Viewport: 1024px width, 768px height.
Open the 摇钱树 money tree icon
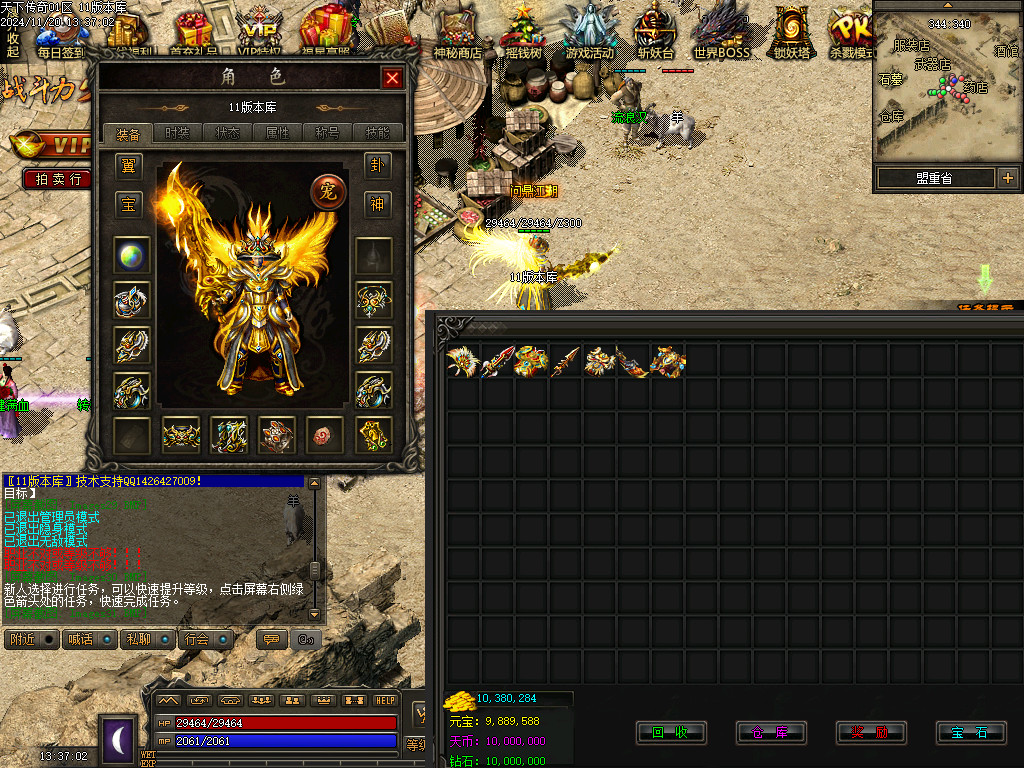523,32
